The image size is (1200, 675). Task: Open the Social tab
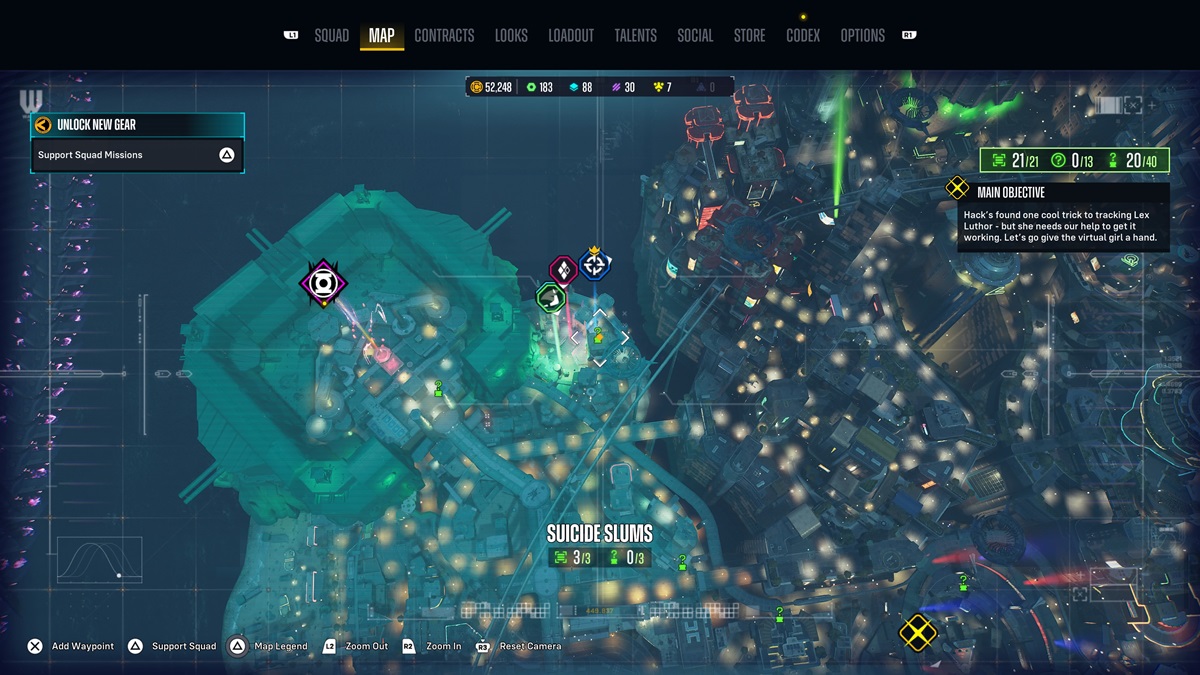coord(695,36)
